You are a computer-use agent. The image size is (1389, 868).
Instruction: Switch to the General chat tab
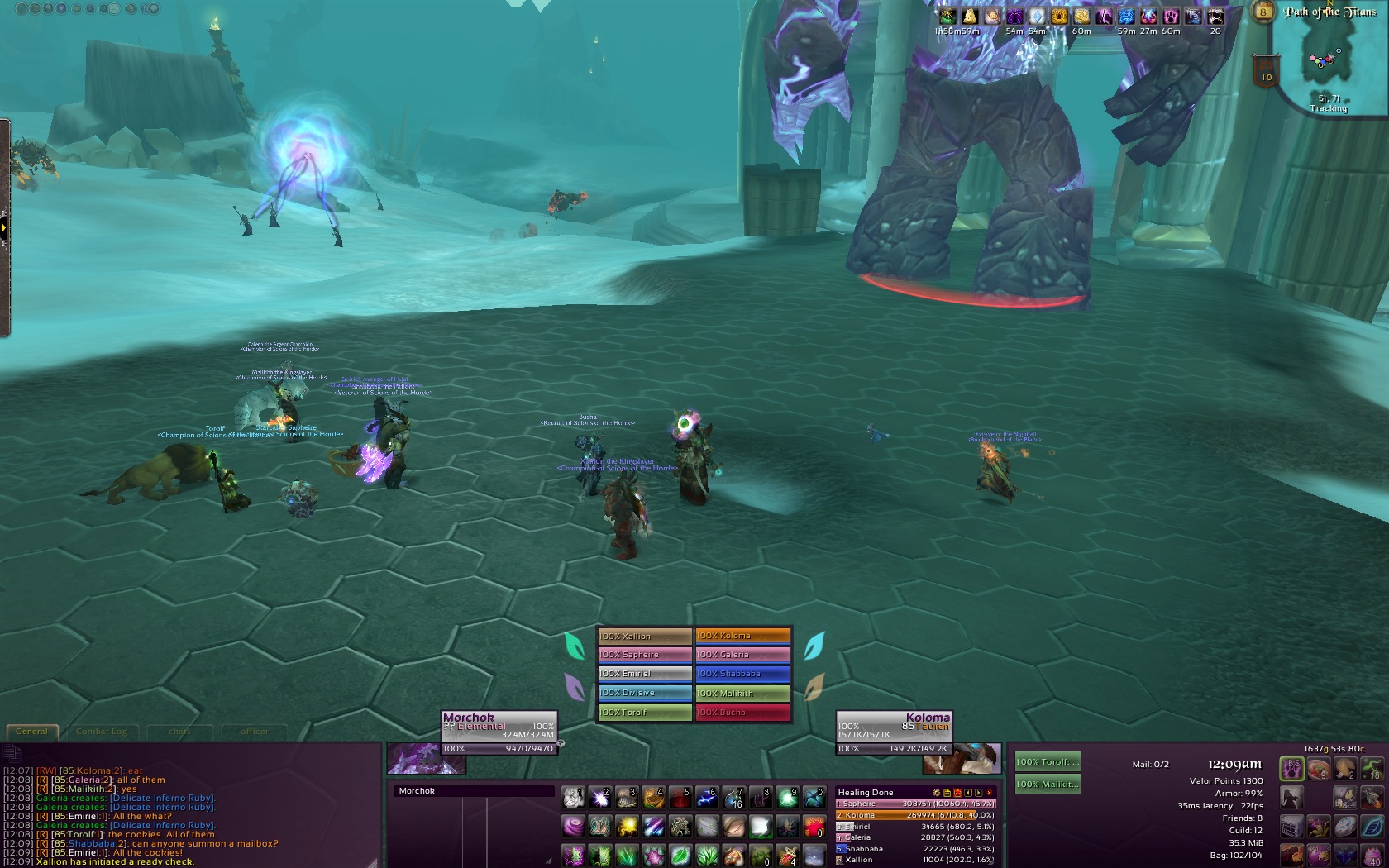(x=32, y=732)
